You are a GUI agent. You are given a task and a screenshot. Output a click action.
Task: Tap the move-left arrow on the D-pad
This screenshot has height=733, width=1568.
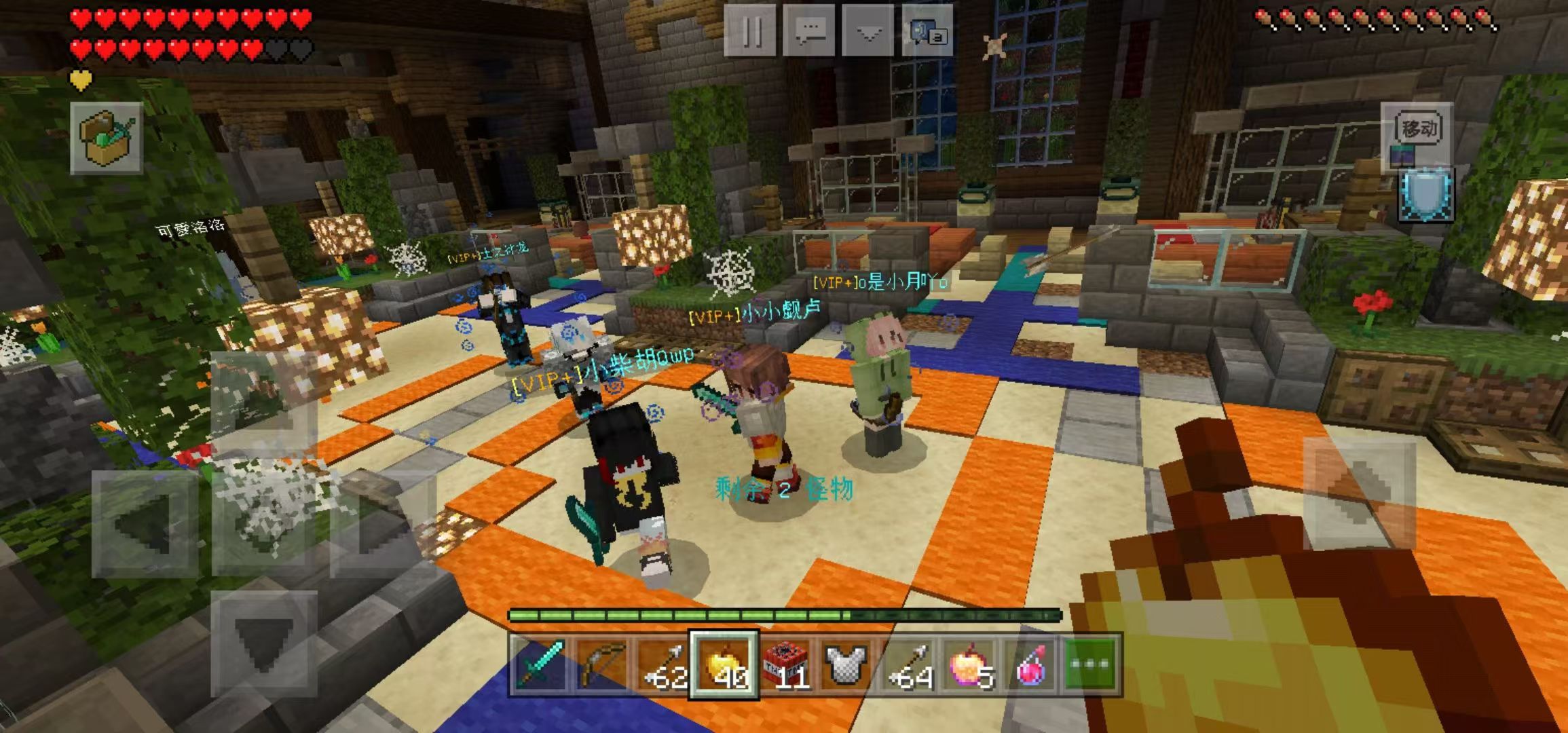coord(144,524)
